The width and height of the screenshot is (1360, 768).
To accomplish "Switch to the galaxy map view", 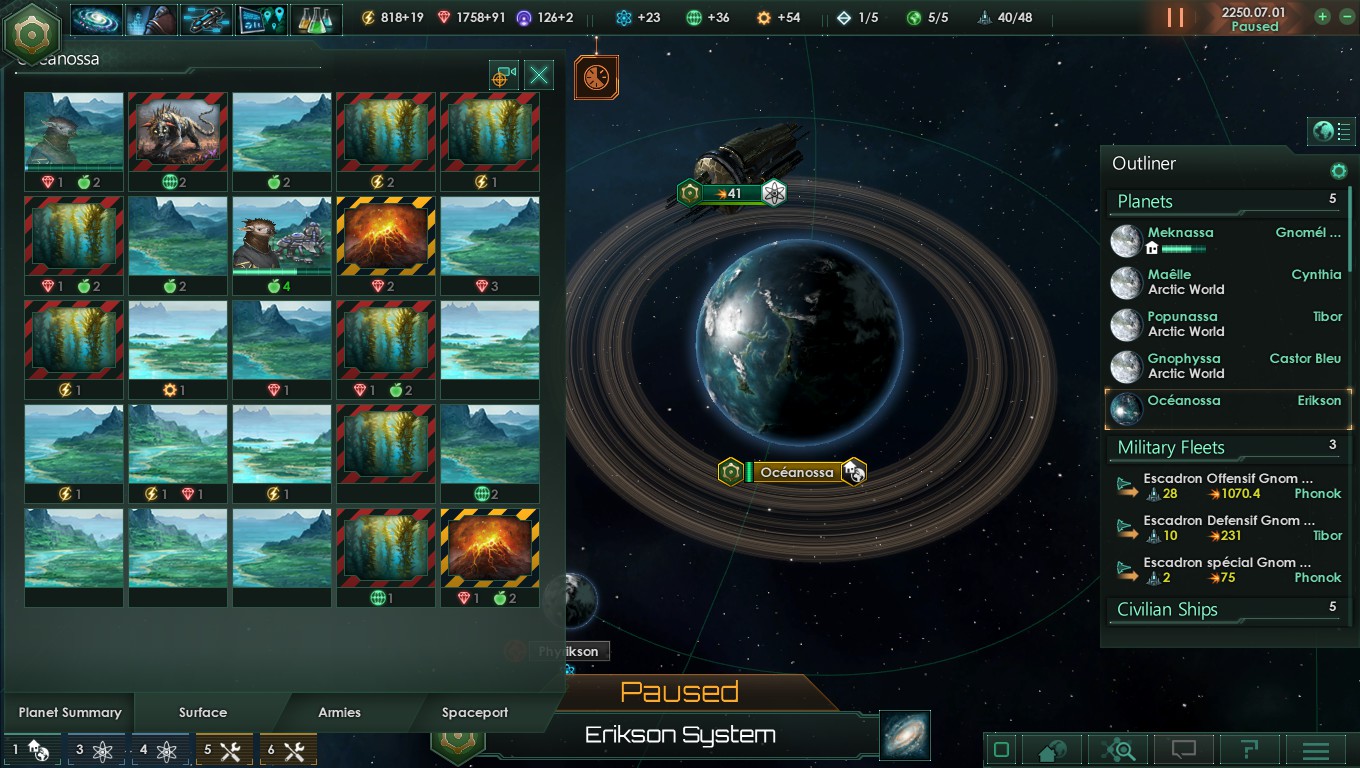I will [x=905, y=735].
